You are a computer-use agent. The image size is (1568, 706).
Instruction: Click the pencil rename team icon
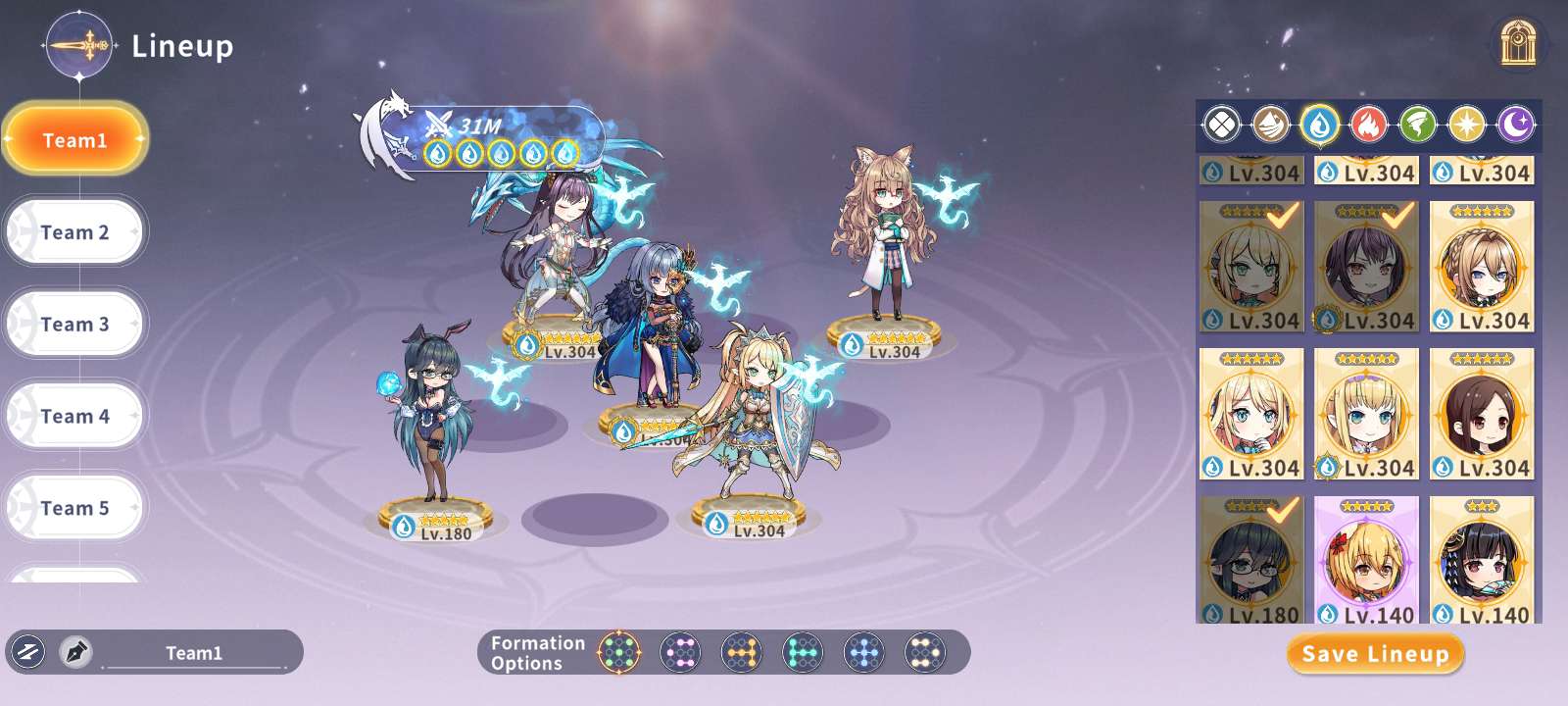tap(75, 652)
